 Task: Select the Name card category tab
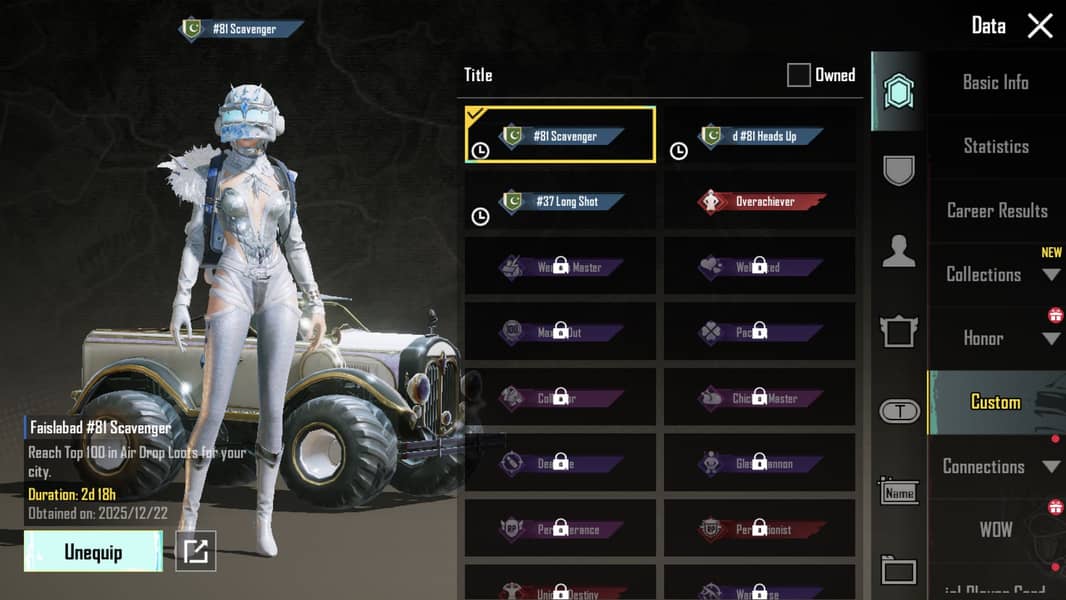pyautogui.click(x=898, y=491)
